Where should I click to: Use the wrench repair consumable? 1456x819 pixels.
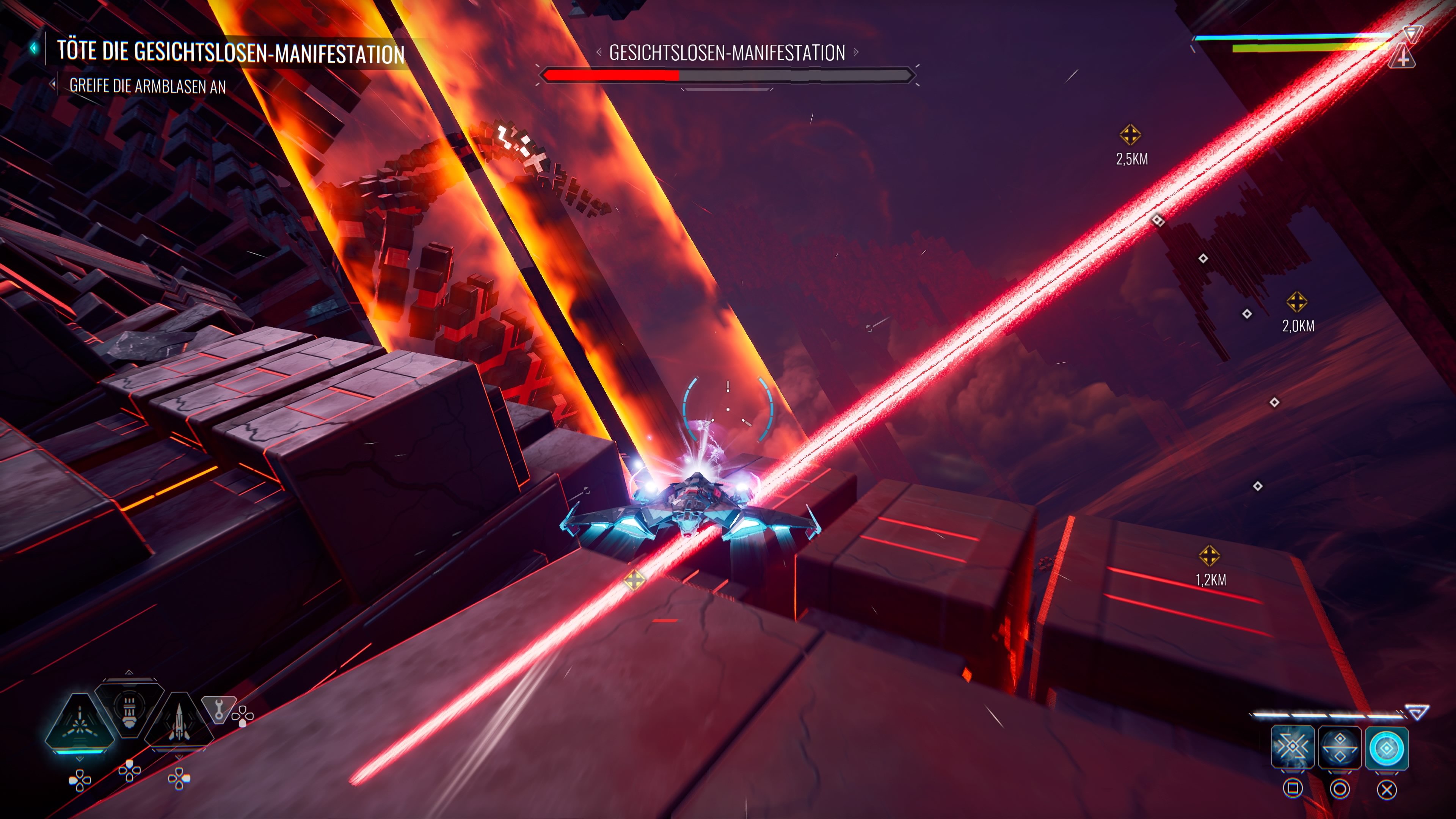pyautogui.click(x=218, y=709)
